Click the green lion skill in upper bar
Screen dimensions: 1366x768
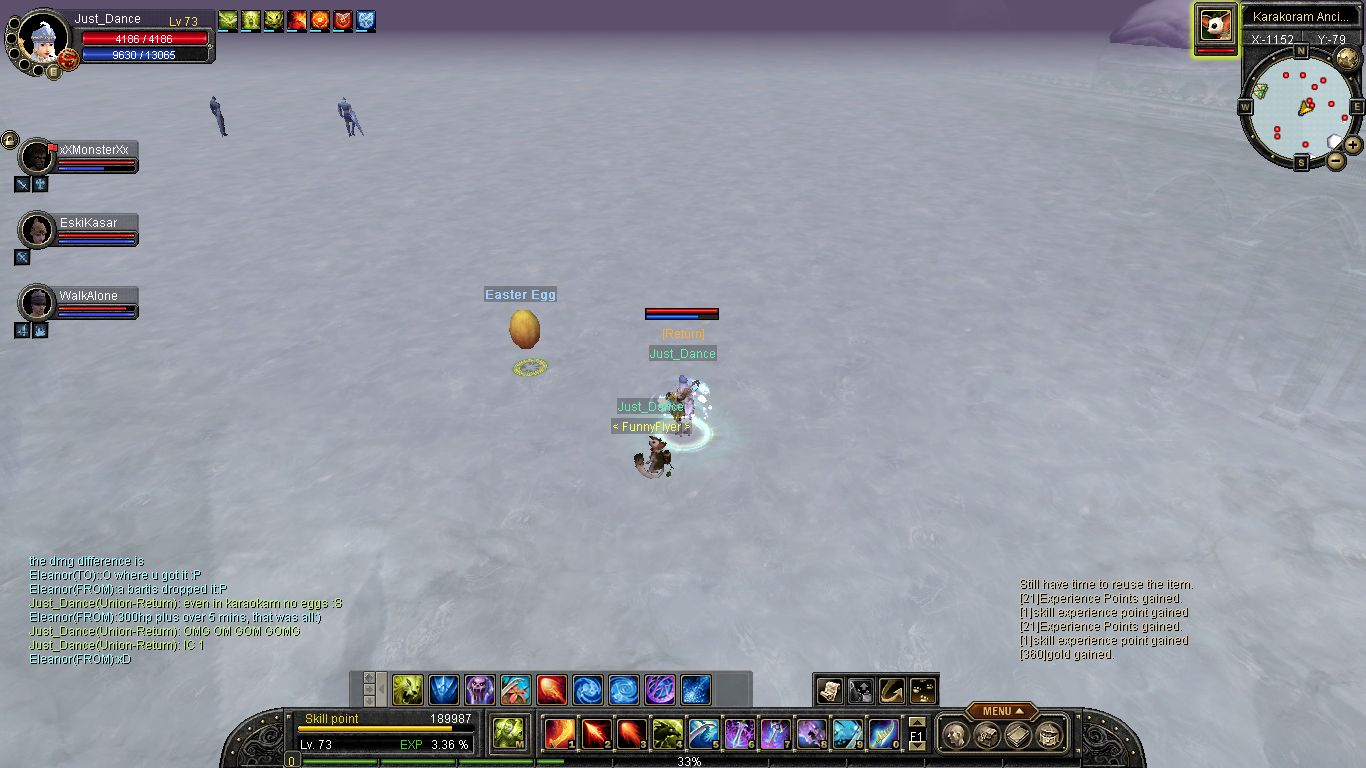coord(407,690)
